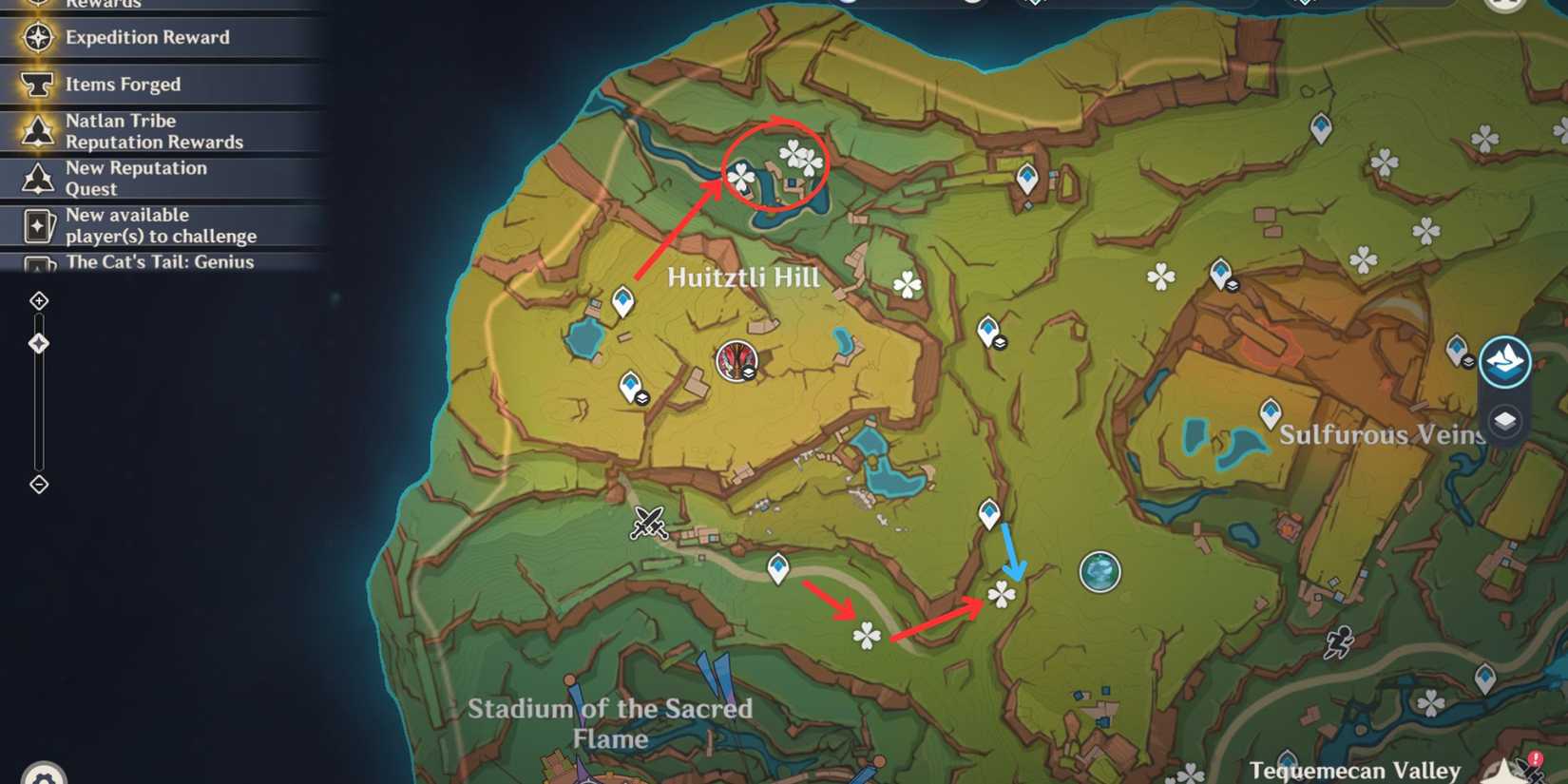Click the red exclamation badge at bottom right
This screenshot has width=1568, height=784.
pyautogui.click(x=1533, y=757)
